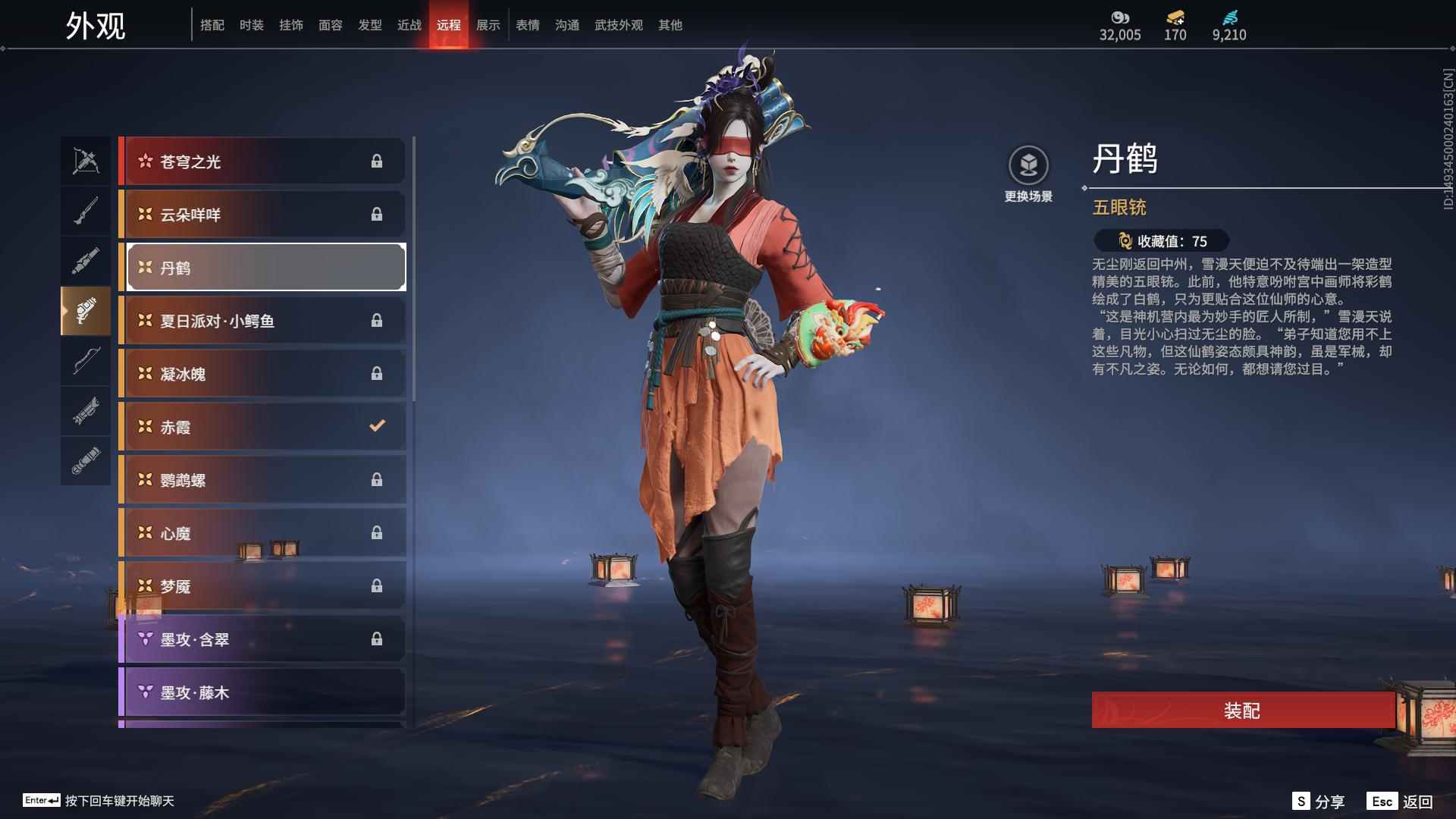This screenshot has height=819, width=1456.
Task: Click the lock icon on 心魔
Action: pos(377,532)
